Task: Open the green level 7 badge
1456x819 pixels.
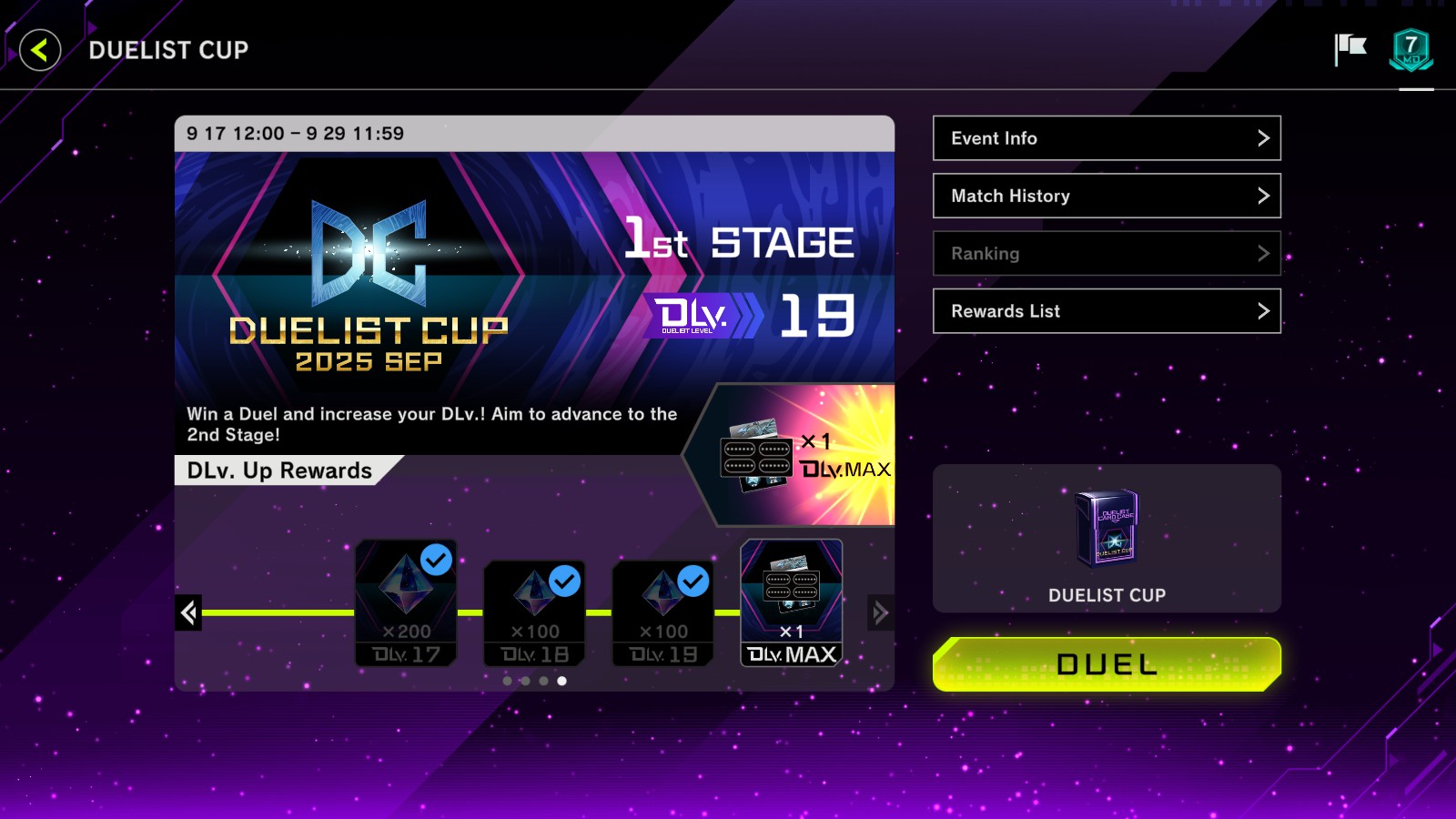Action: tap(1410, 50)
